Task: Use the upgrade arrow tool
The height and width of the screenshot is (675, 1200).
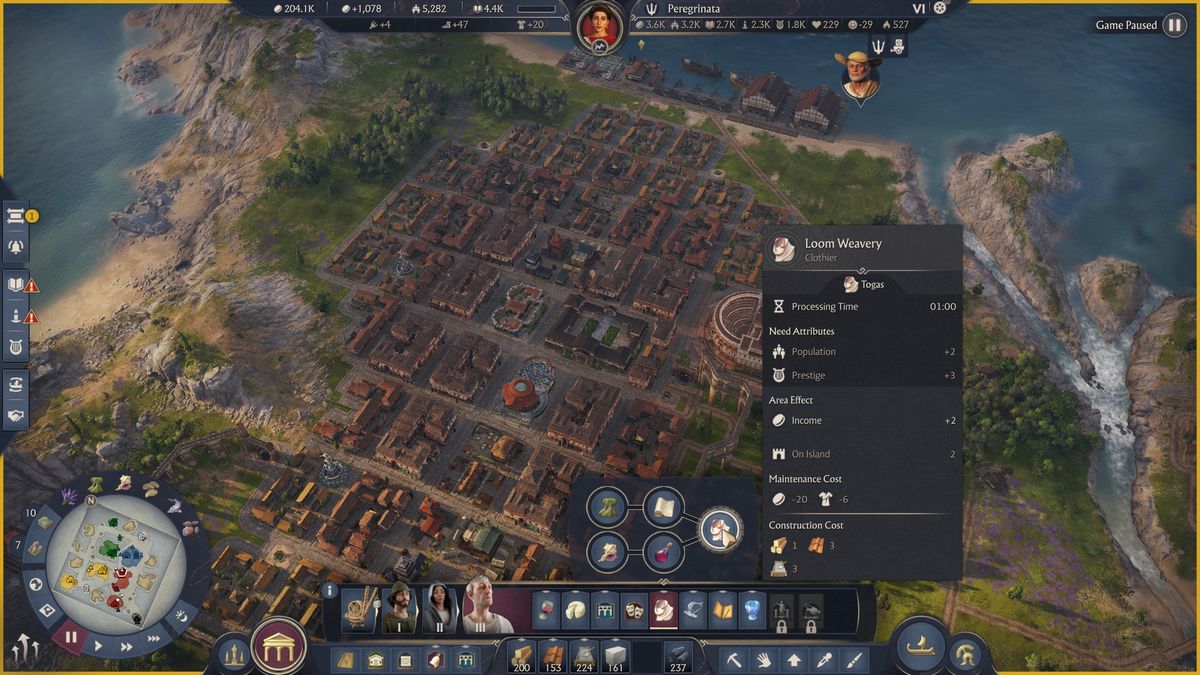Action: (794, 660)
